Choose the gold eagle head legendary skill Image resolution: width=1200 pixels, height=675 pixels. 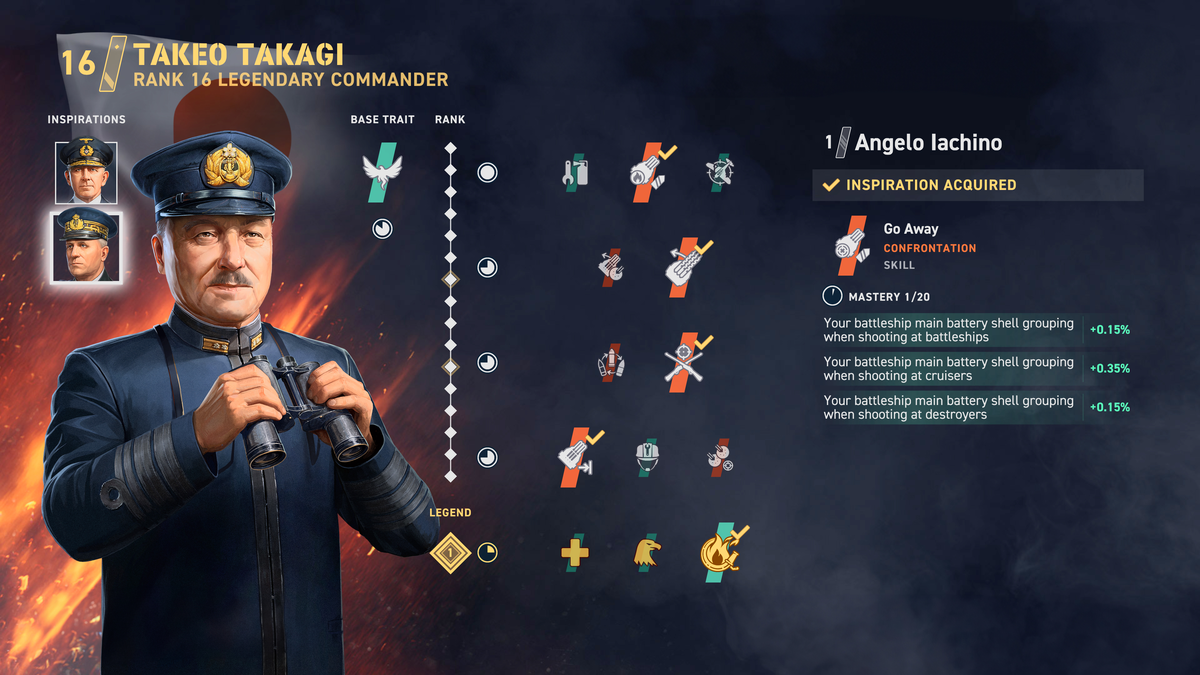pos(647,552)
